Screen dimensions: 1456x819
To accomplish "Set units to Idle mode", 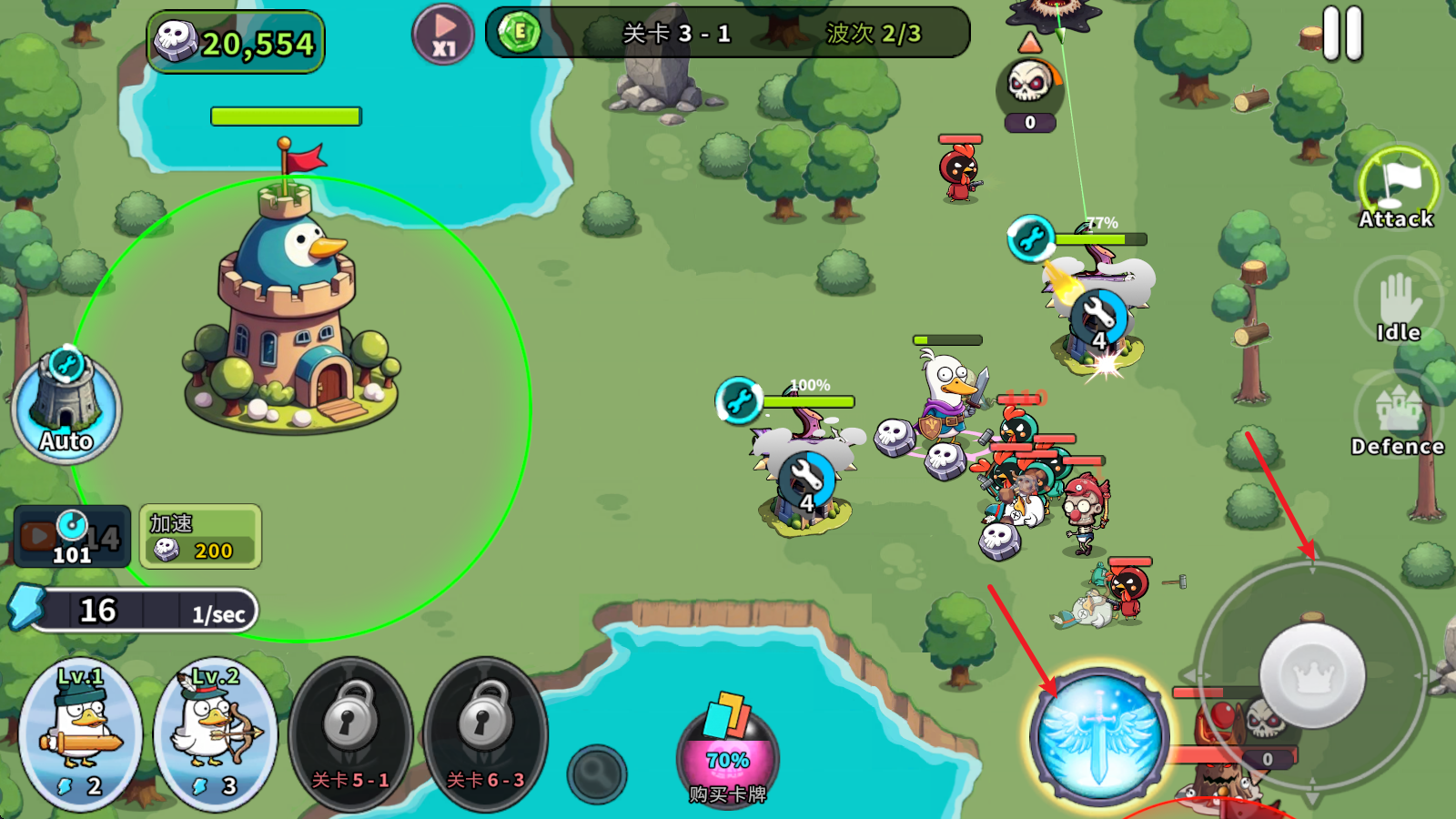I will 1398,305.
